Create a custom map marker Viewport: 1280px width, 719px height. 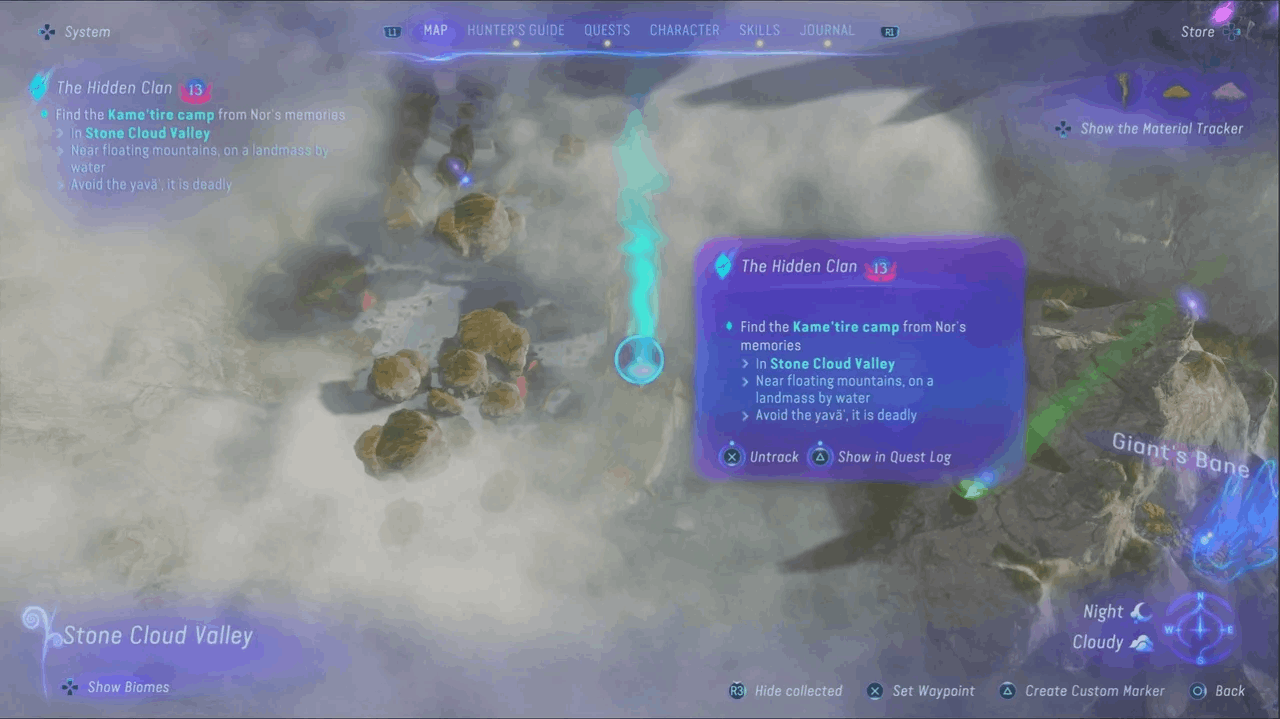[1083, 691]
